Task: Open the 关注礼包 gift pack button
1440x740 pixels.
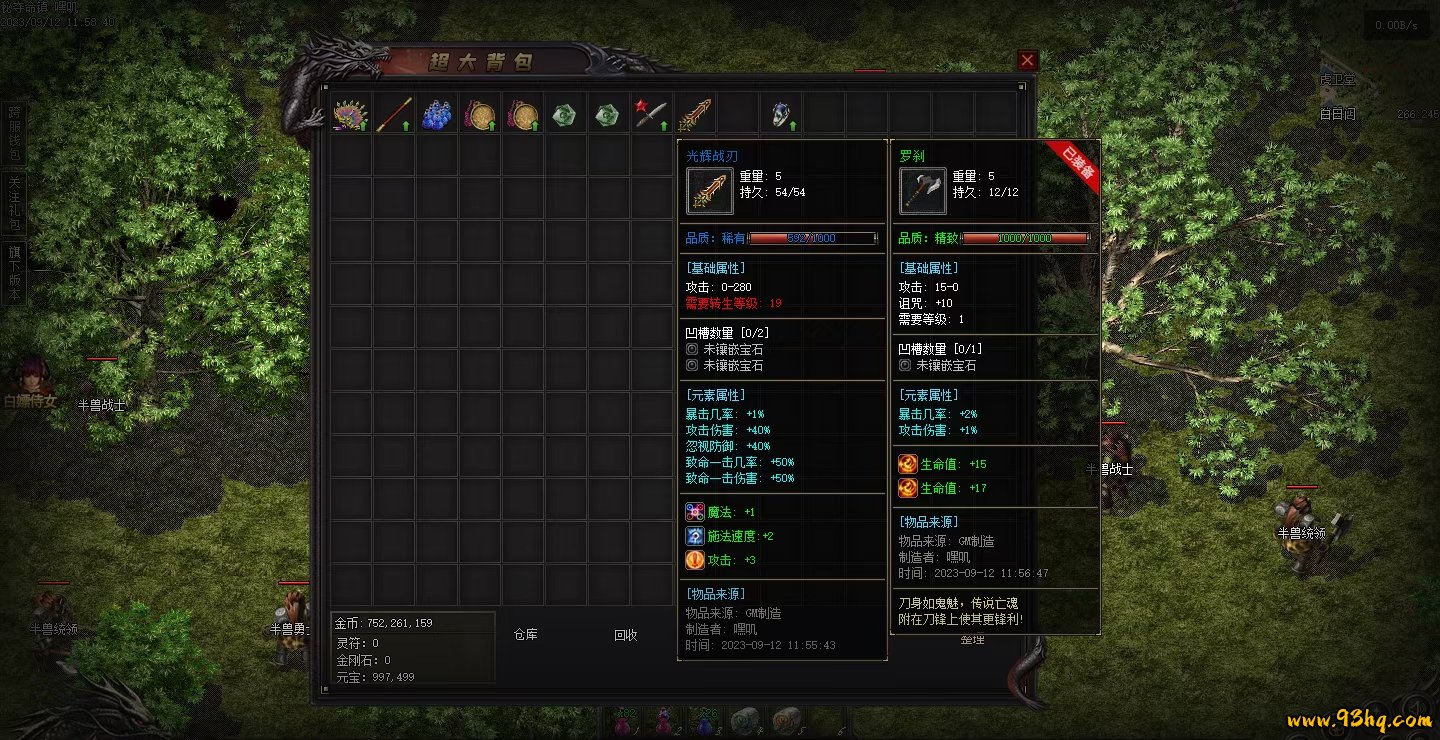Action: click(x=14, y=202)
